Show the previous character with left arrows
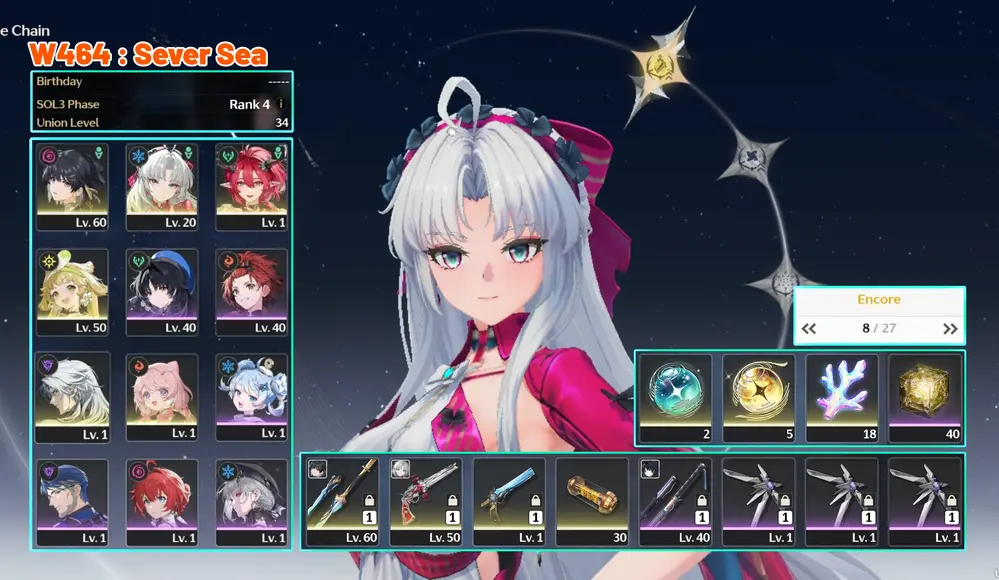 [809, 328]
